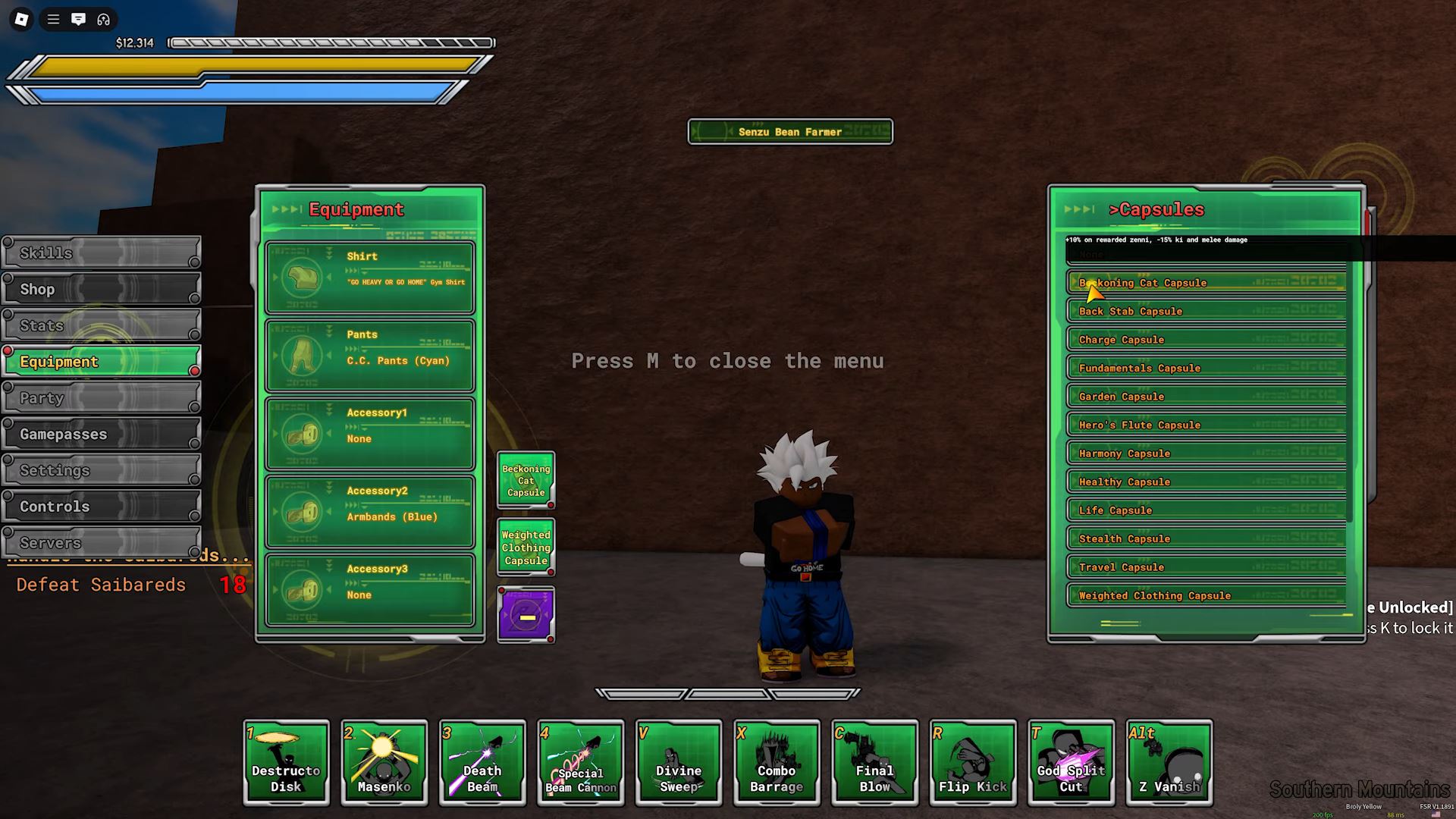Open the Party menu
The height and width of the screenshot is (819, 1456).
[102, 398]
